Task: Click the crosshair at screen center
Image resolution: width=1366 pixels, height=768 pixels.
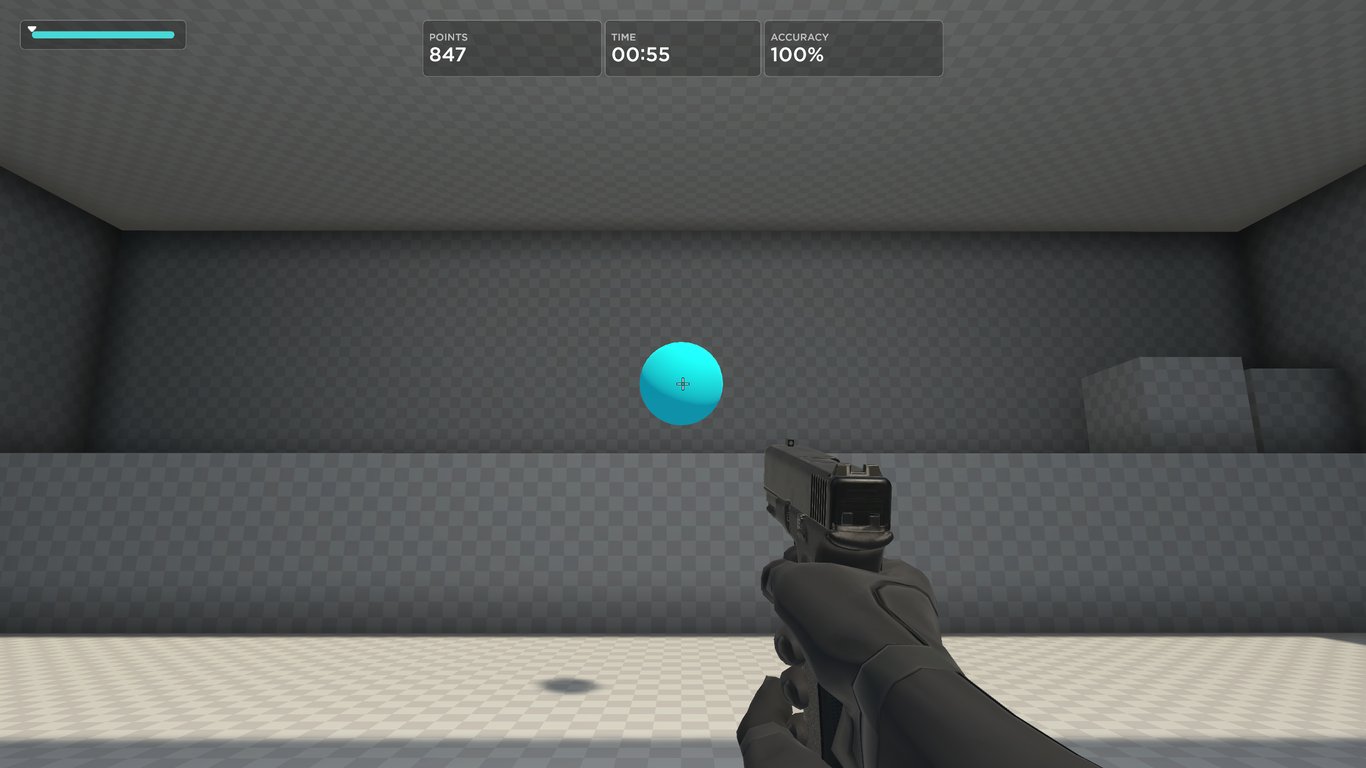Action: (x=682, y=384)
